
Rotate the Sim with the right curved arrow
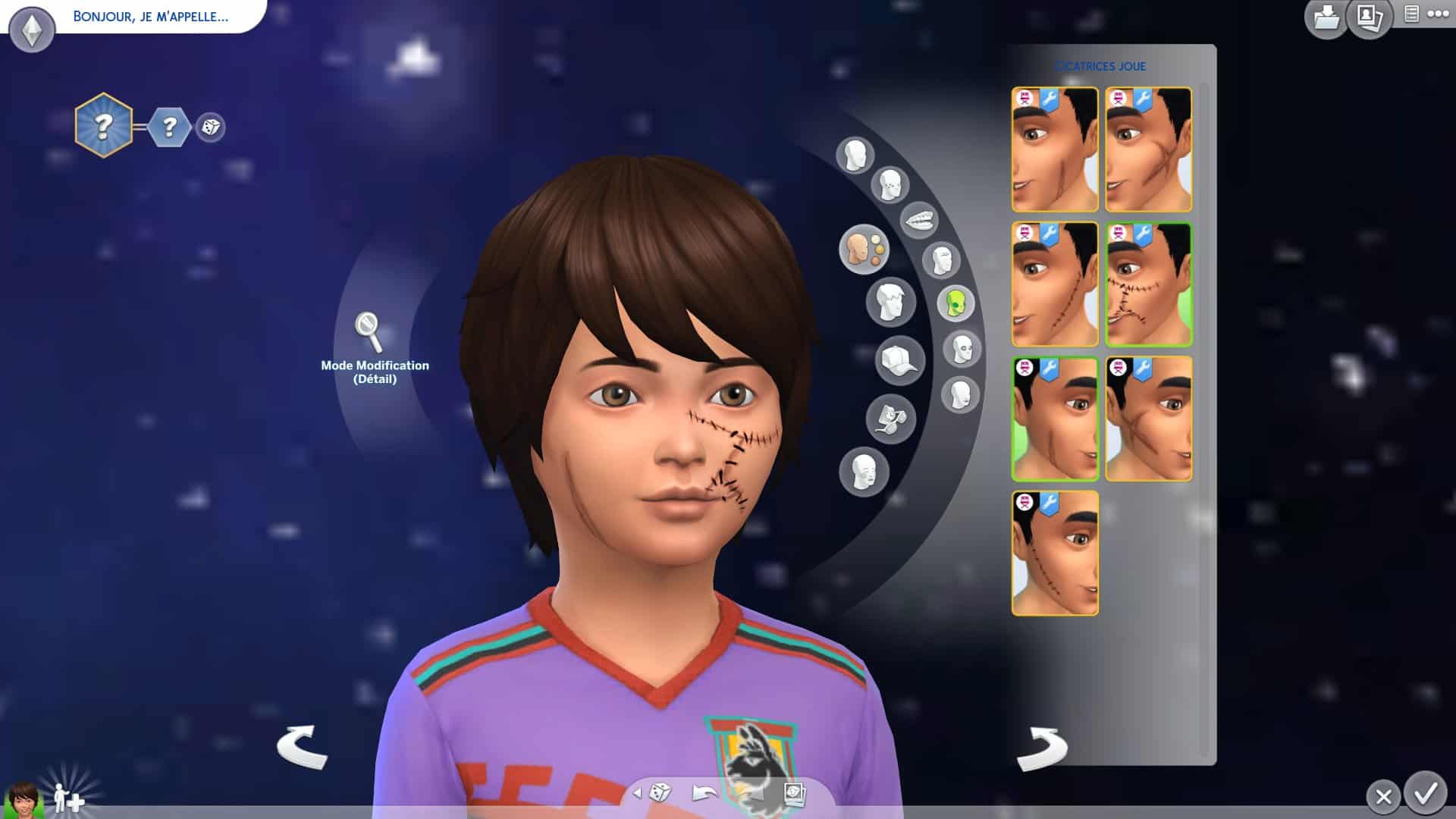[1042, 747]
